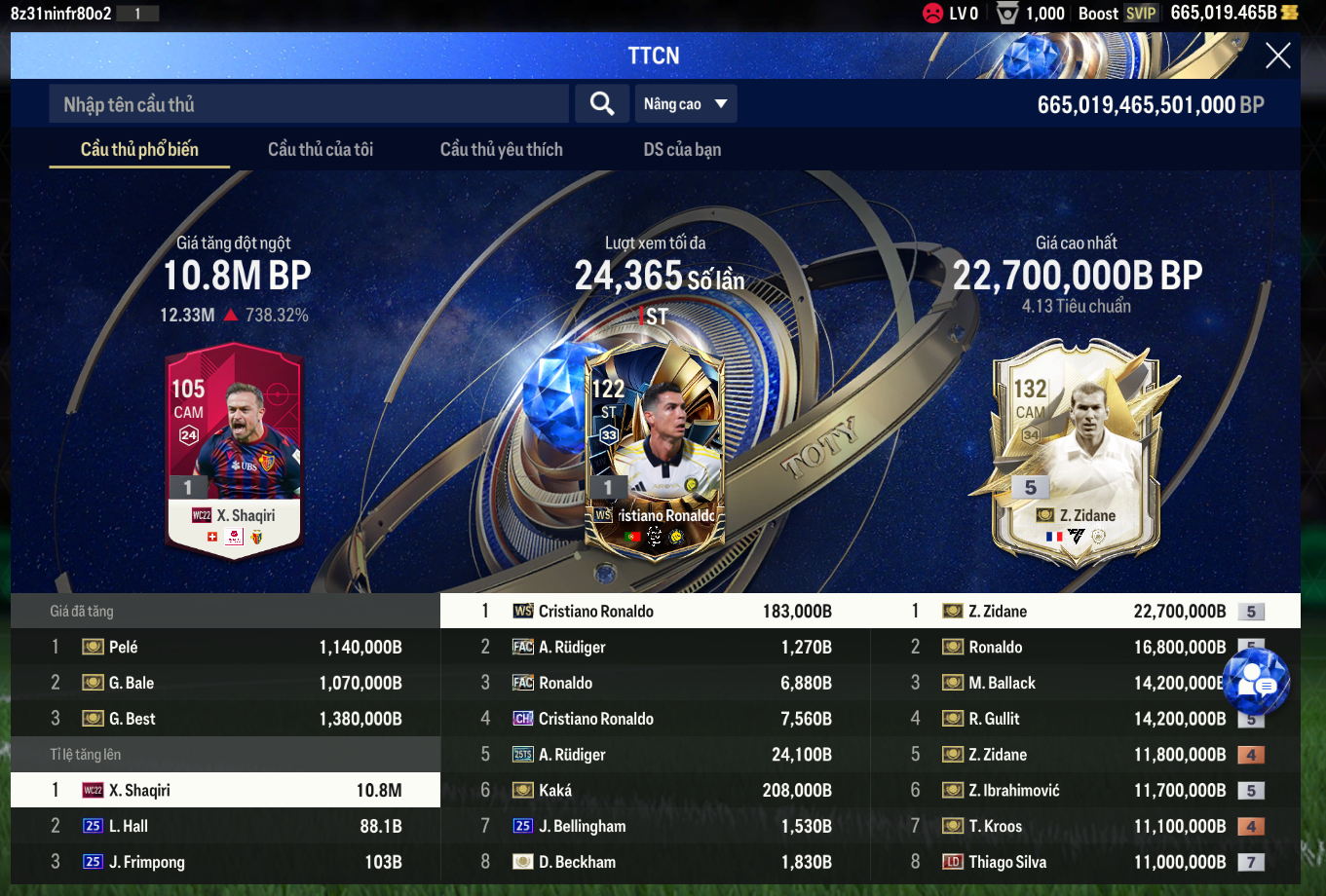Open the Thiago Silva highest price row

(x=1085, y=862)
